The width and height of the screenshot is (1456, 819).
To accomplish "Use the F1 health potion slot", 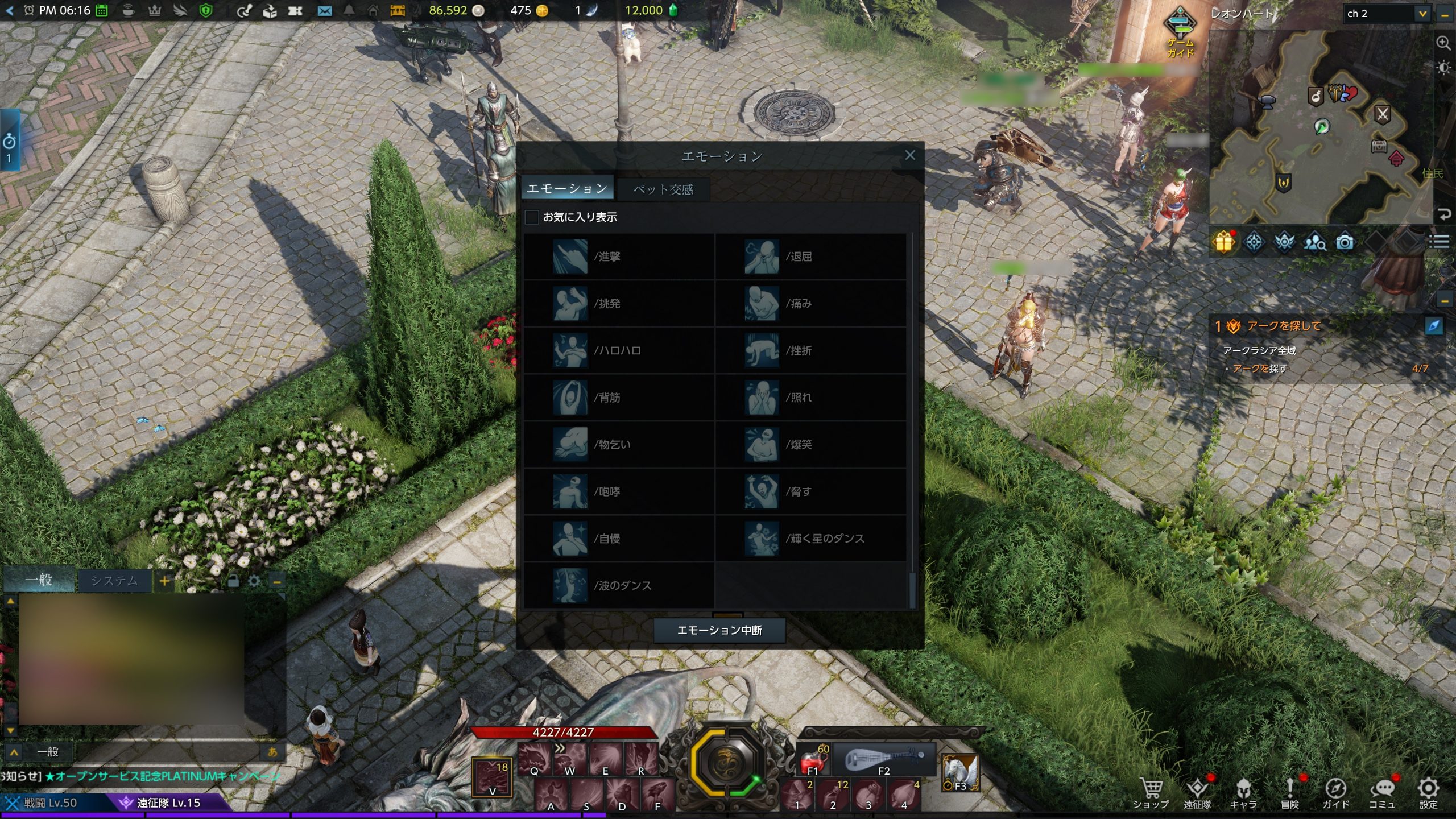I will (x=812, y=760).
